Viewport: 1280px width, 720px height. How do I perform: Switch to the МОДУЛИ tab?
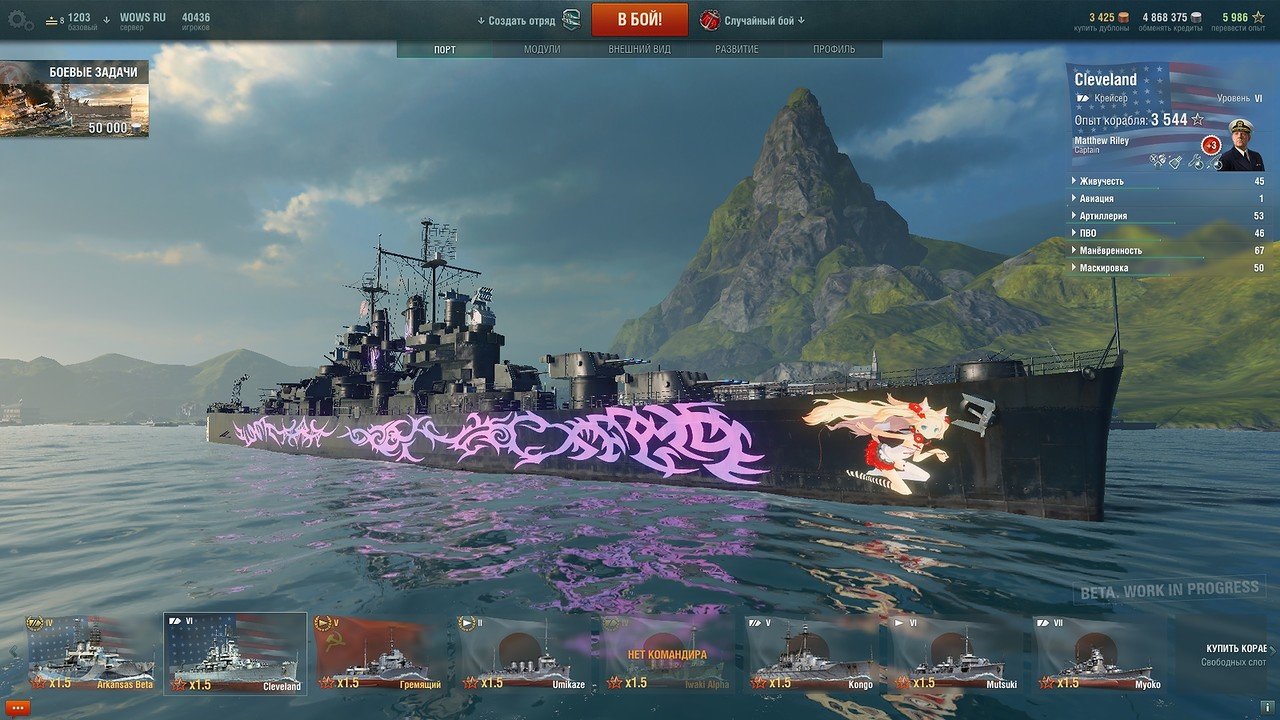coord(542,50)
